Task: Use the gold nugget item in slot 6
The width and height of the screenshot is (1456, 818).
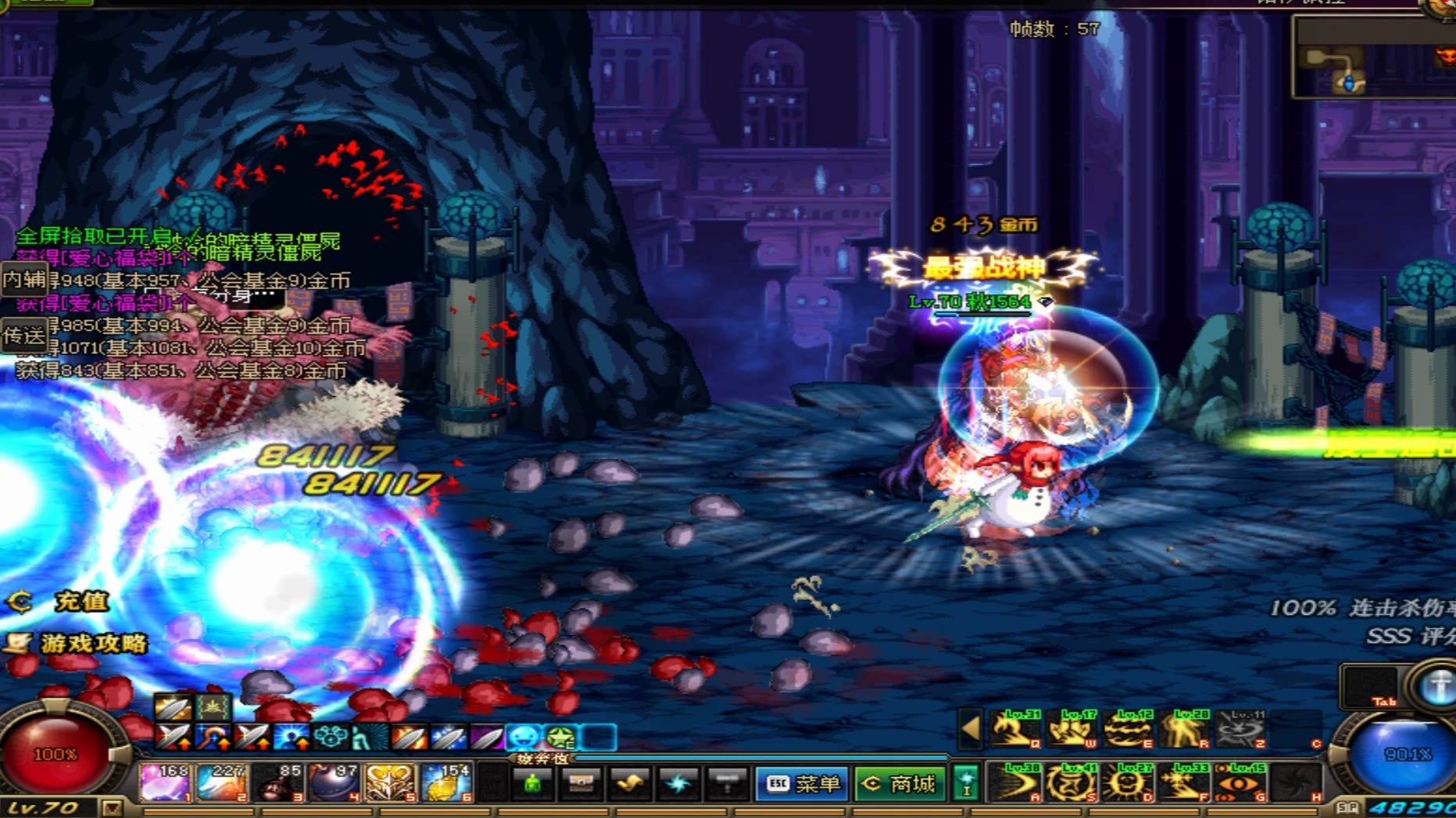Action: (446, 783)
